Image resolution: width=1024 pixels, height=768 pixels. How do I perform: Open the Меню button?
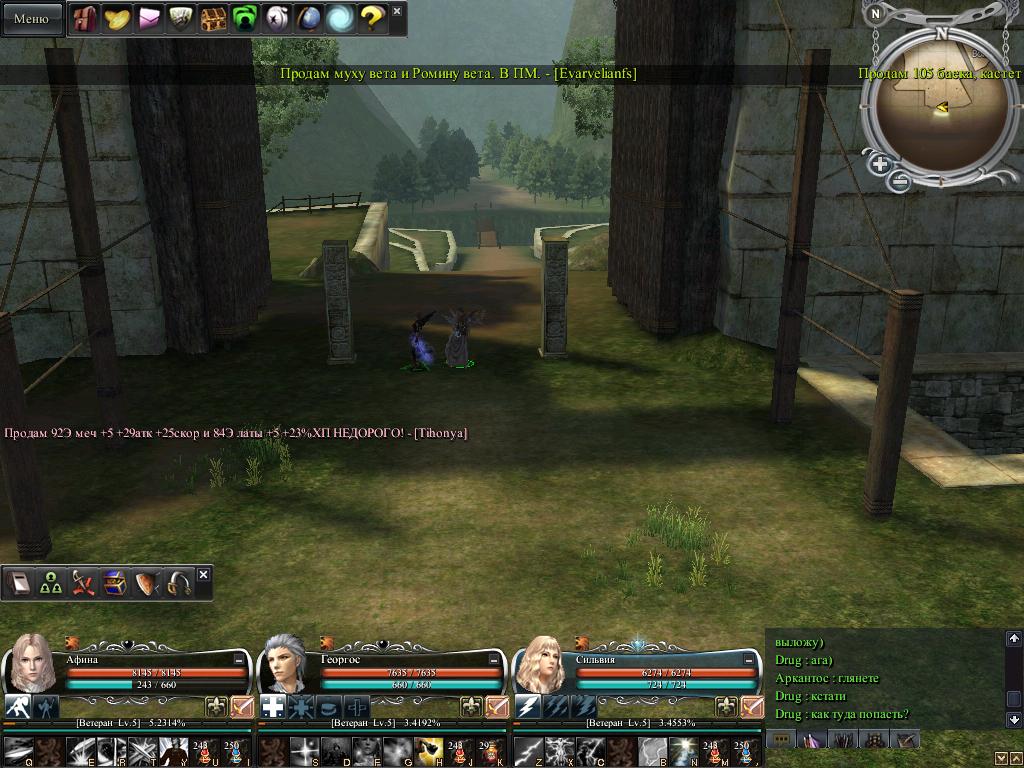click(x=31, y=18)
